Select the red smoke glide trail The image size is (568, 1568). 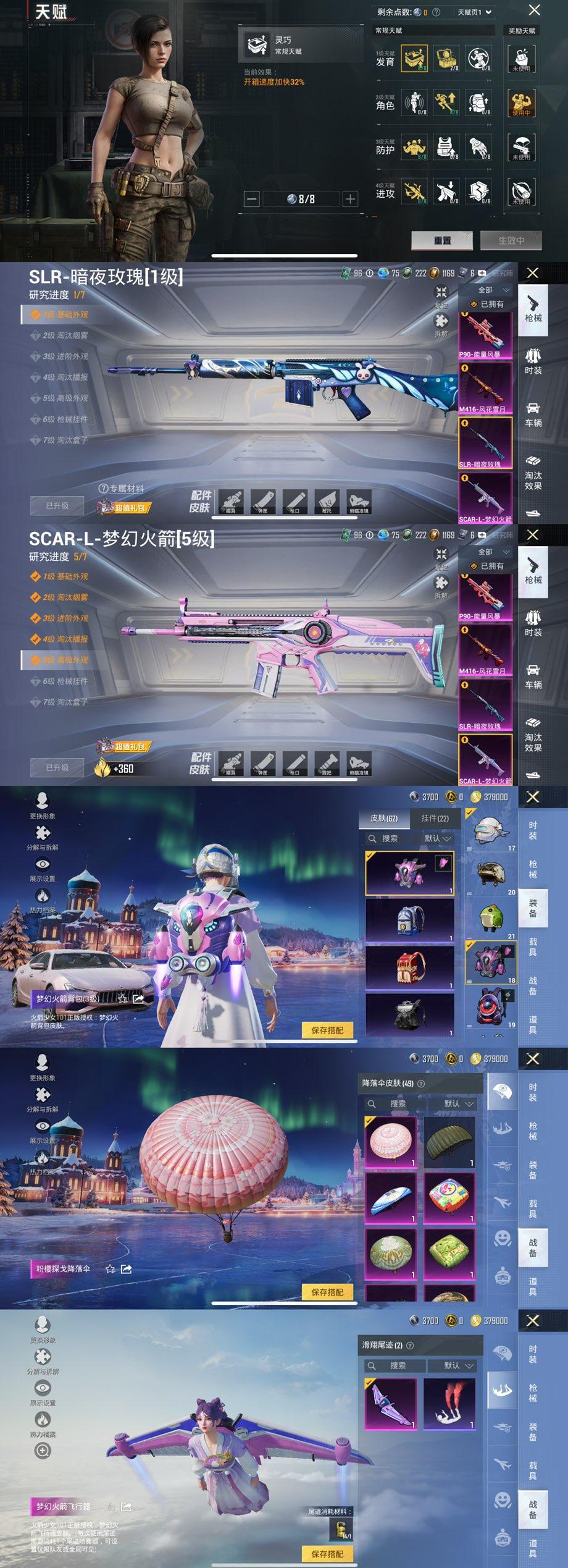tap(449, 1403)
